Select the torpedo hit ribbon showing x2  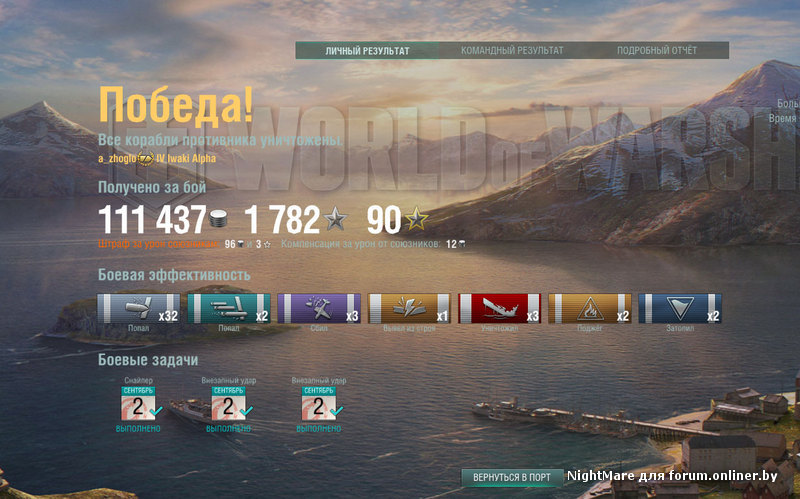click(x=228, y=308)
